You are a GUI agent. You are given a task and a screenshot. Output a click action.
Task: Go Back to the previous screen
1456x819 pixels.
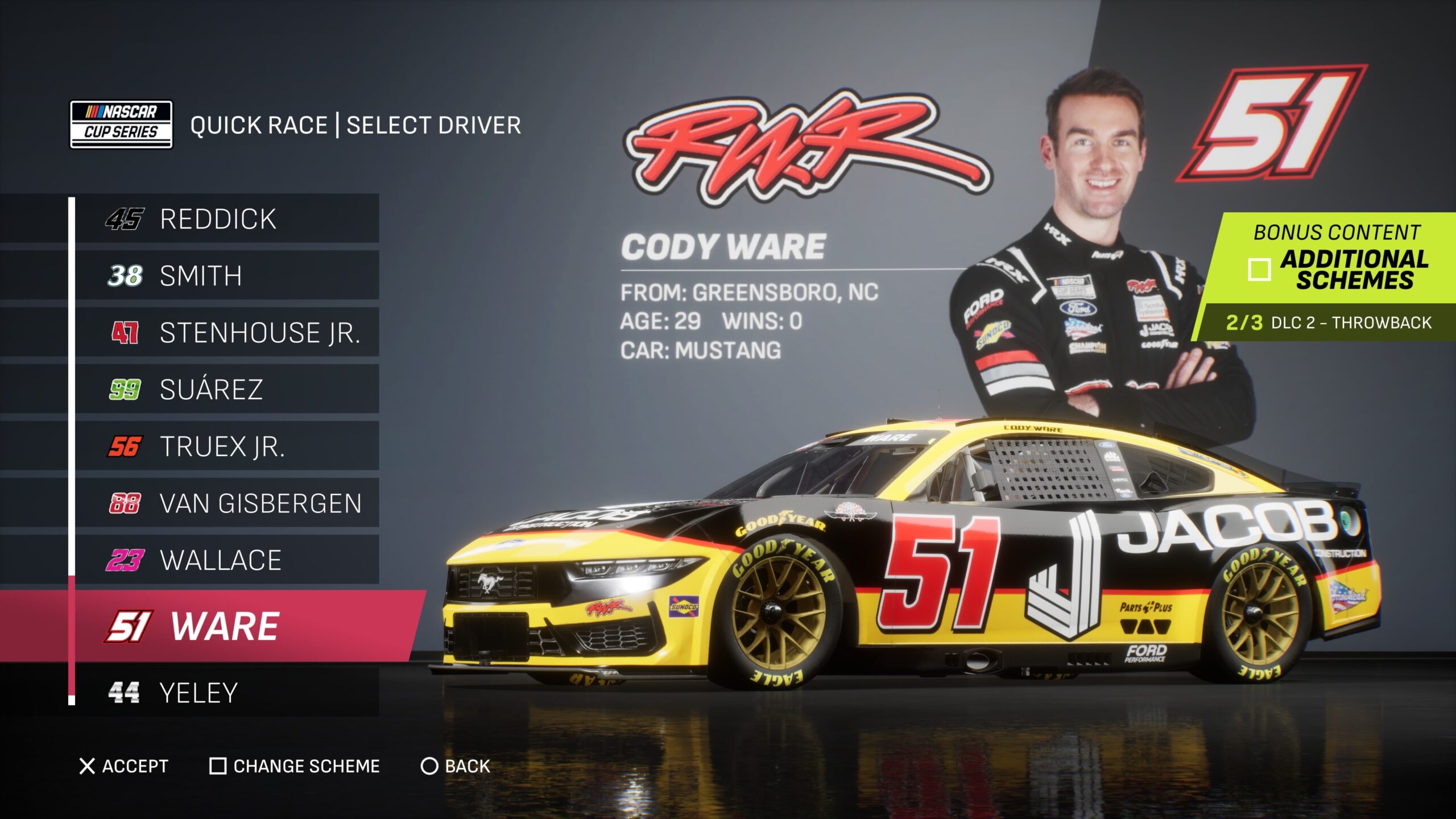coord(455,766)
